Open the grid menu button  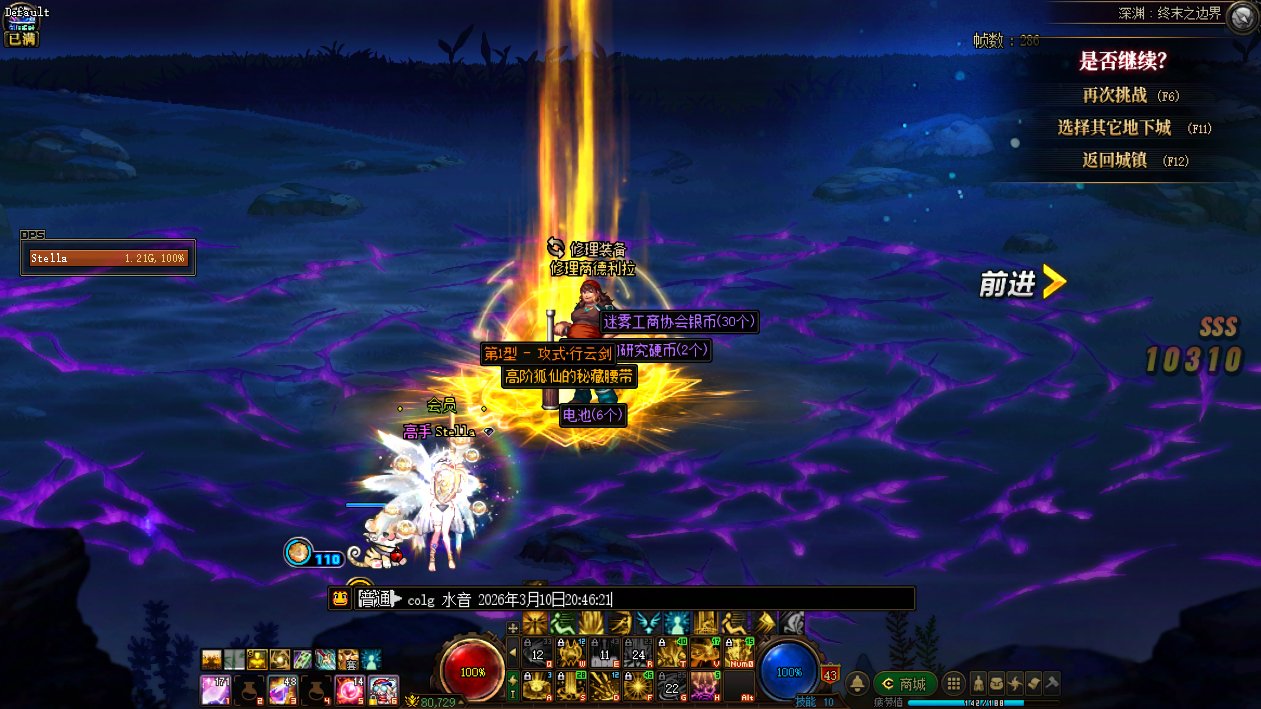(954, 684)
